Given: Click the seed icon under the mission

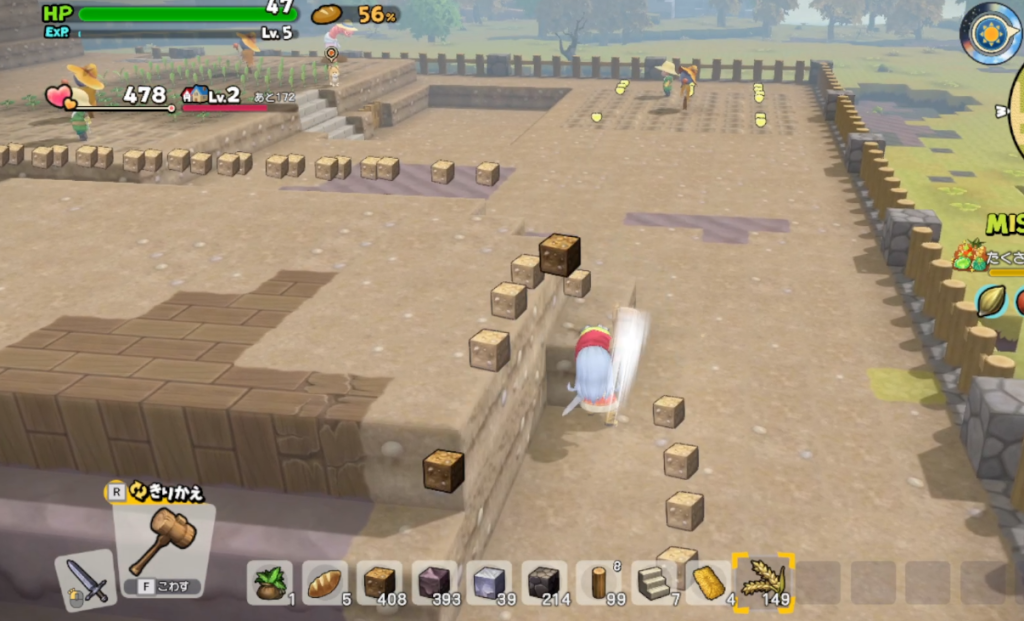Looking at the screenshot, I should point(991,301).
